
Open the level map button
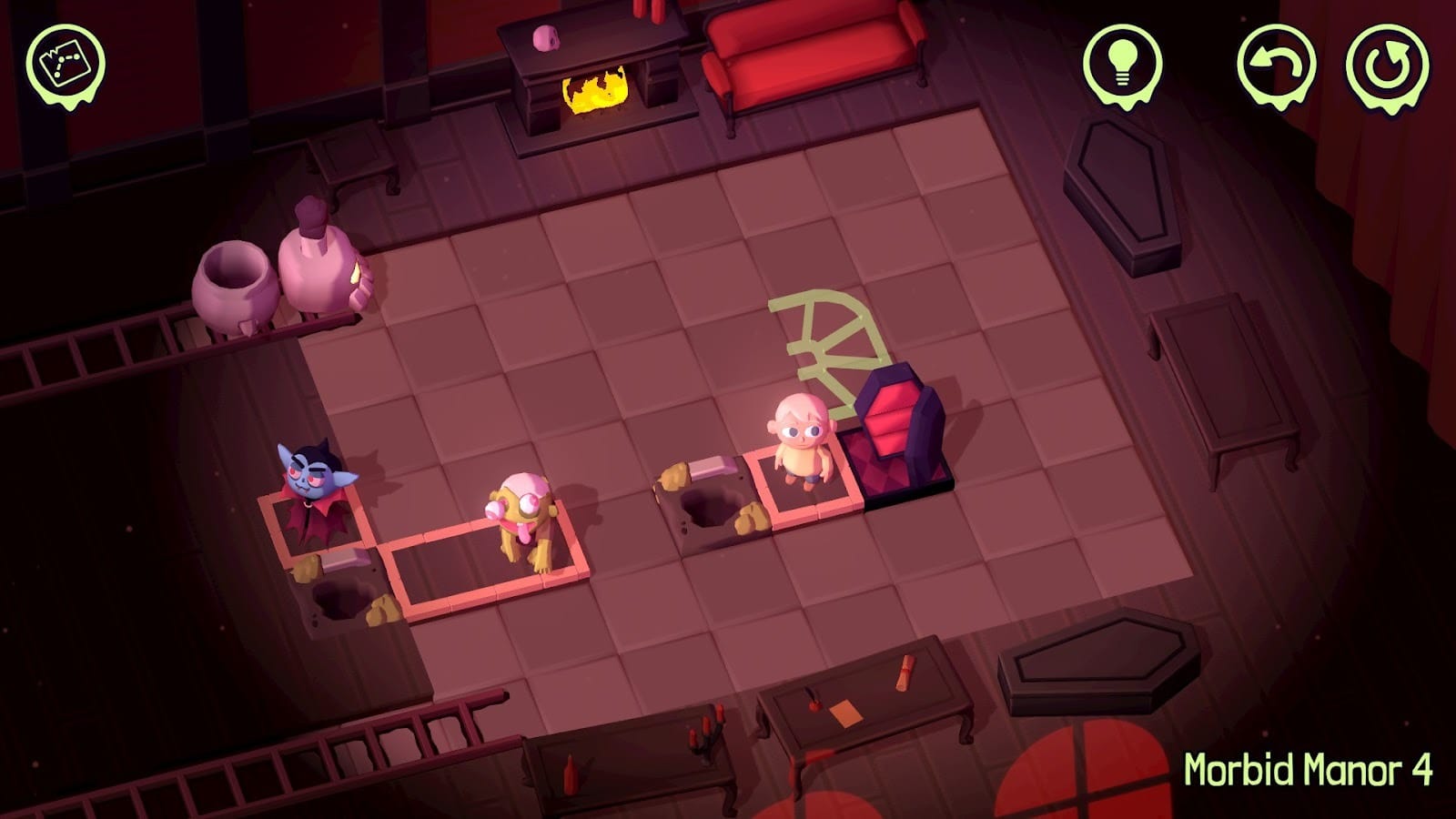pyautogui.click(x=66, y=60)
